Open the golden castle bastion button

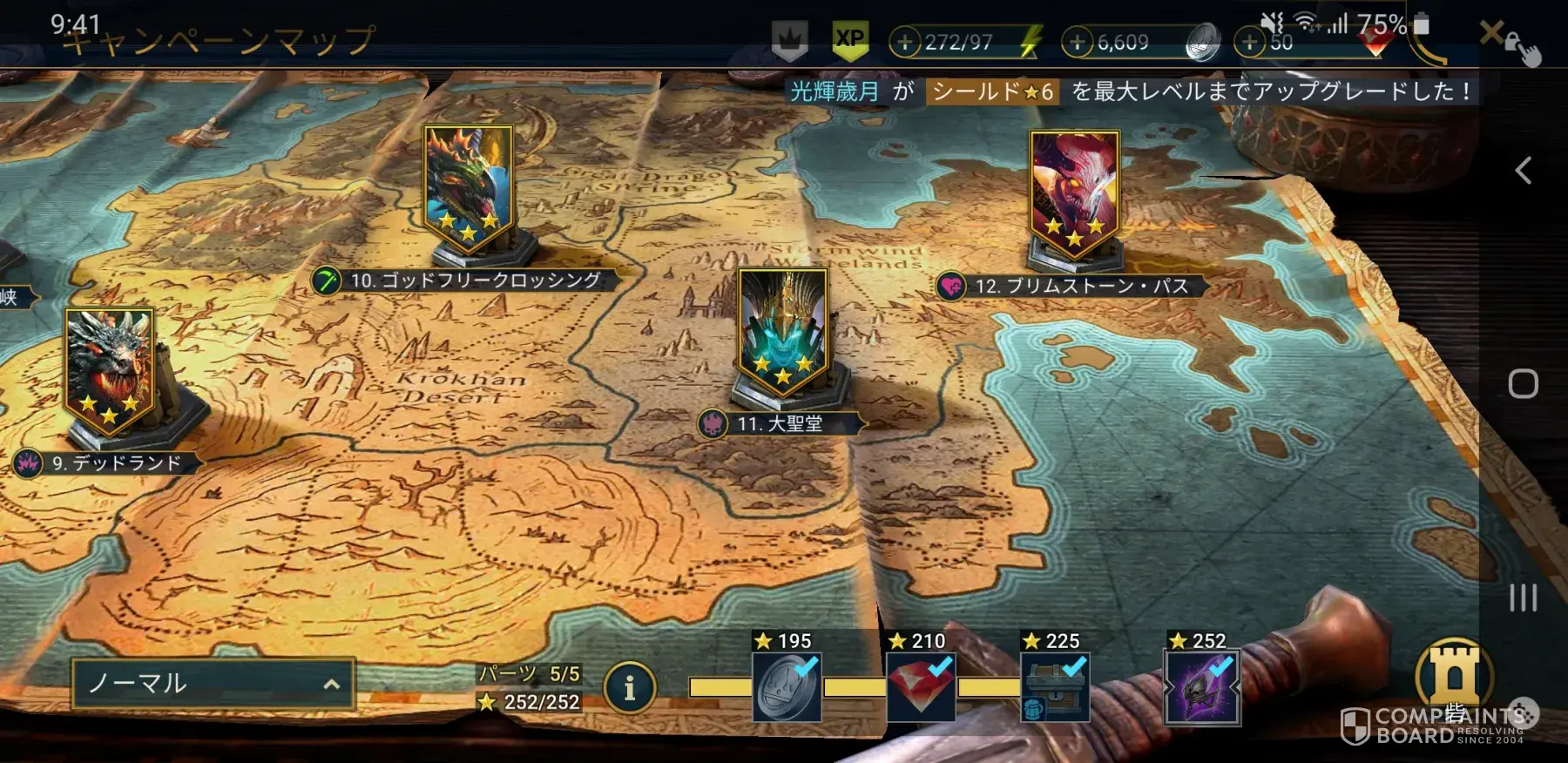point(1454,676)
